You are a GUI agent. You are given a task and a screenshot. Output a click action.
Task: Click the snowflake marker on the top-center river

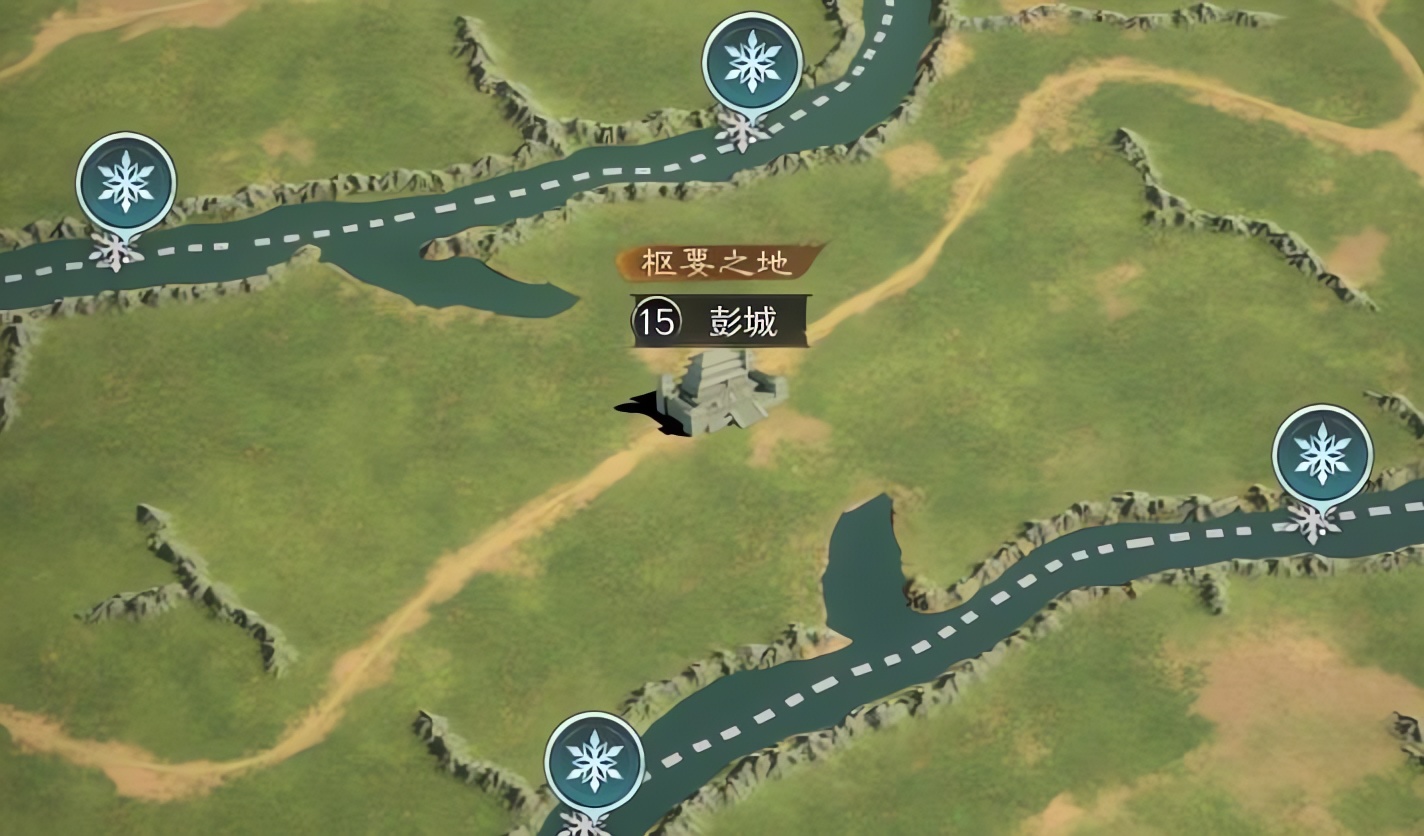pyautogui.click(x=750, y=63)
